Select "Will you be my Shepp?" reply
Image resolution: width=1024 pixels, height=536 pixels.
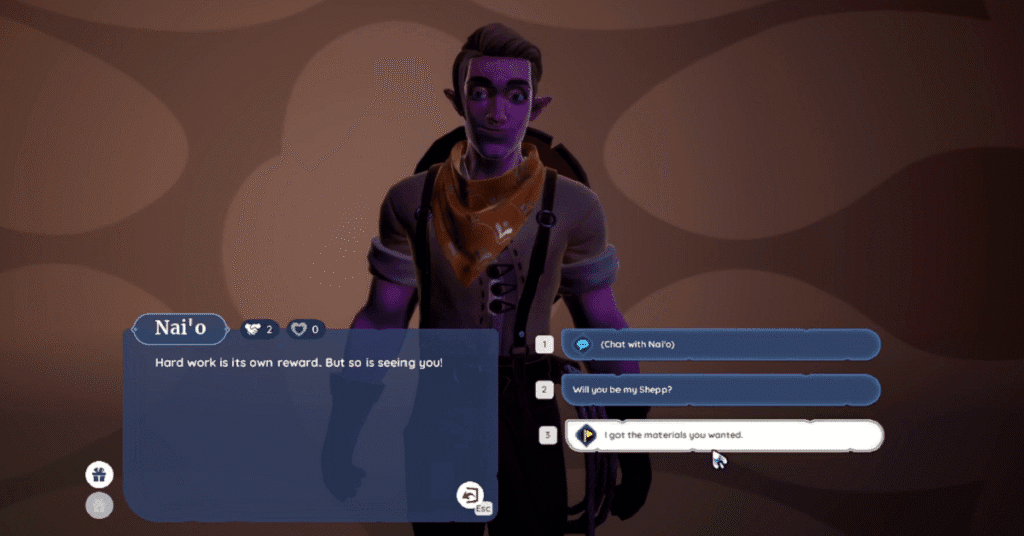point(720,389)
